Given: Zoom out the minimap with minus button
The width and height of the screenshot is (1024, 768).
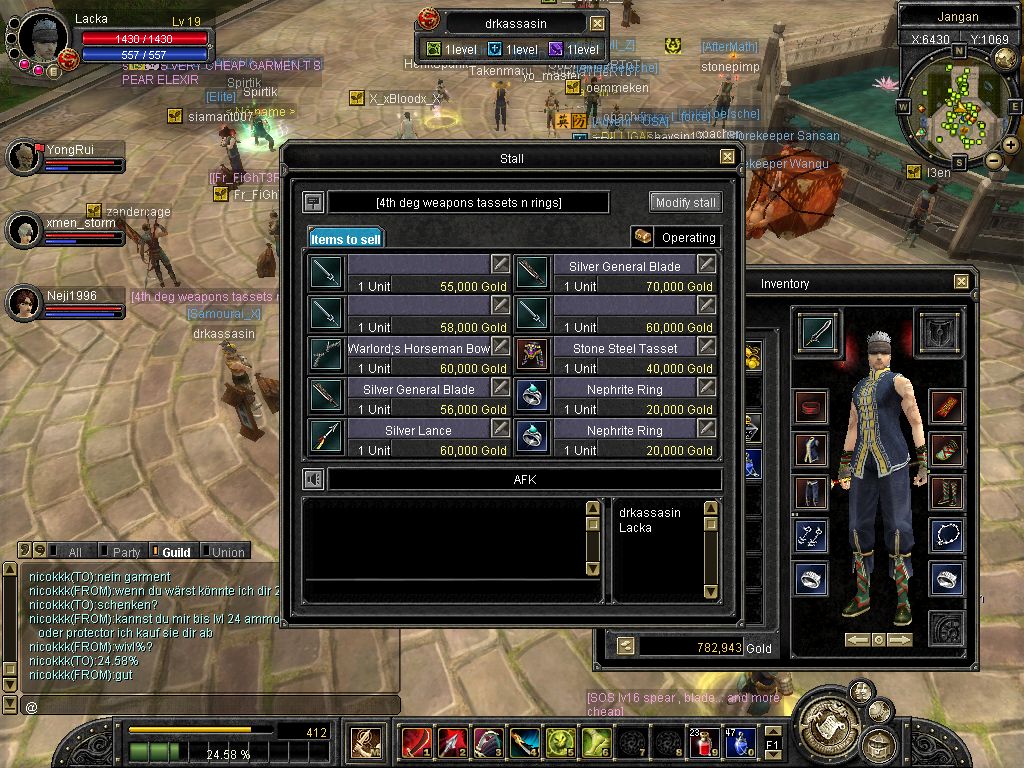Looking at the screenshot, I should coord(994,160).
